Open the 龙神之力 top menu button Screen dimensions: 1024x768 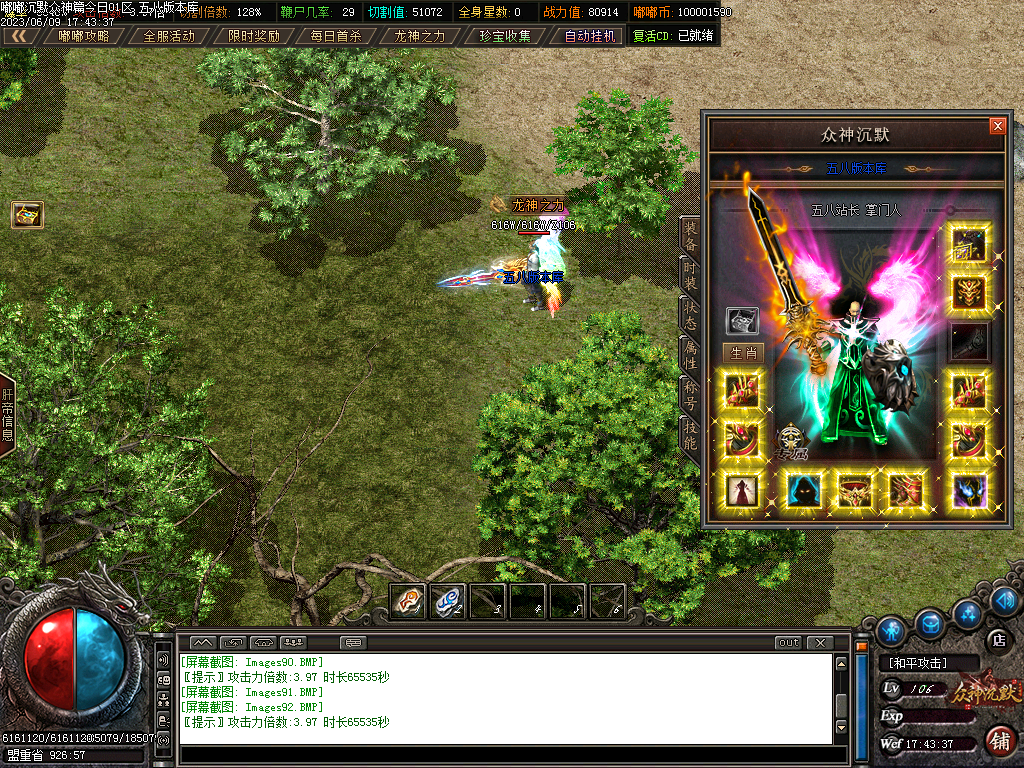click(x=420, y=36)
